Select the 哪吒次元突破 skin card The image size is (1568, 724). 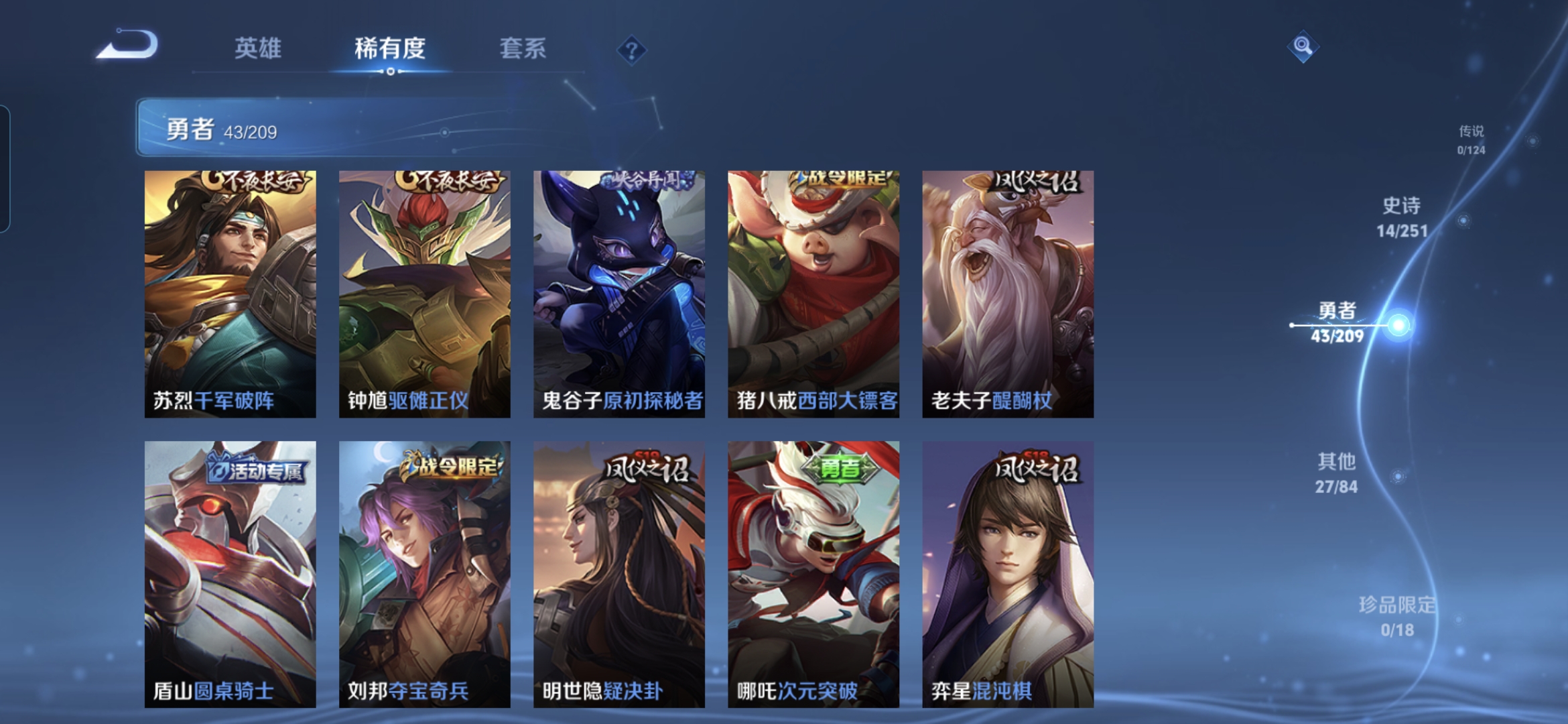813,574
